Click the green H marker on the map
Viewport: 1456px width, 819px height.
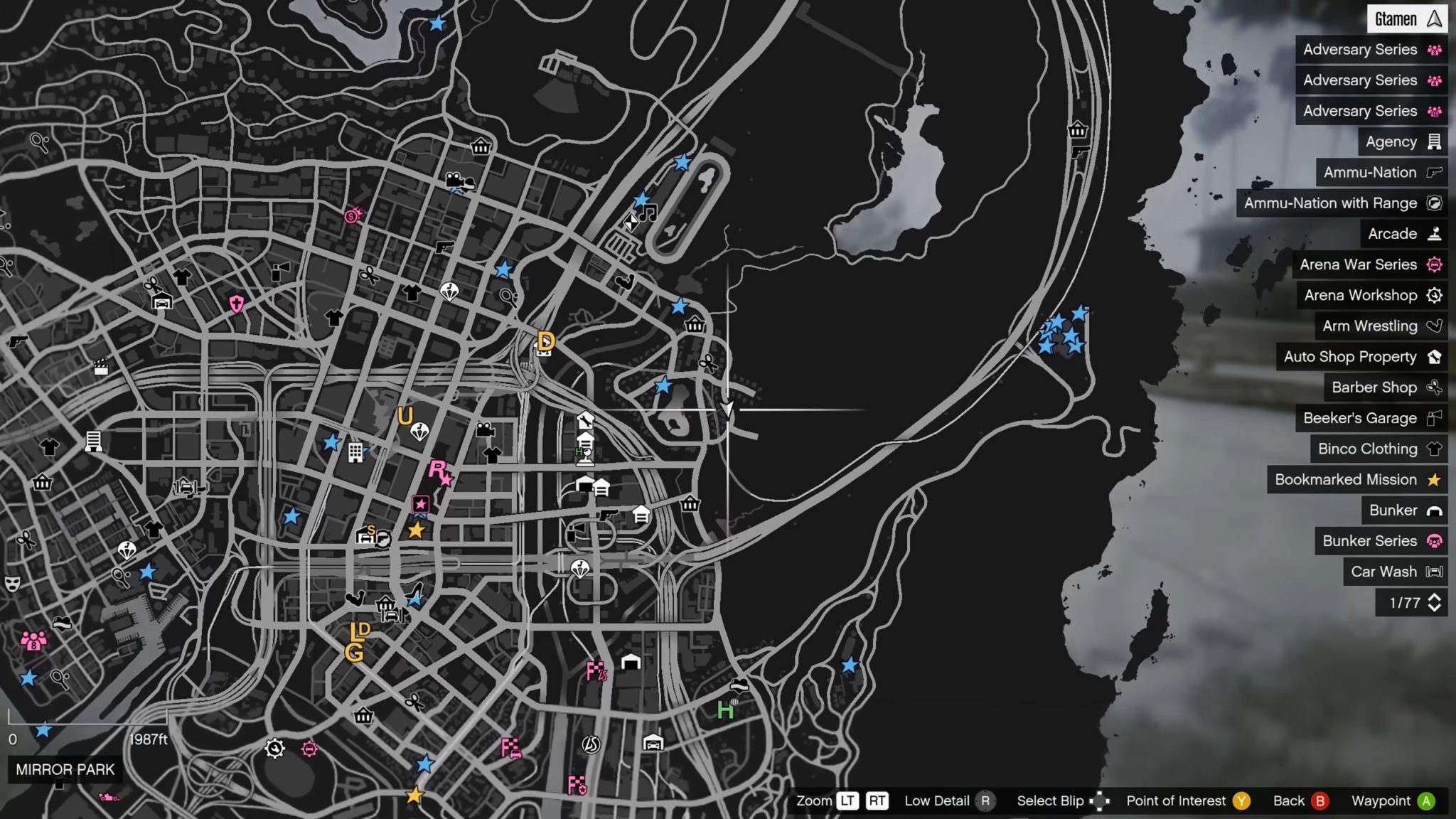tap(725, 710)
